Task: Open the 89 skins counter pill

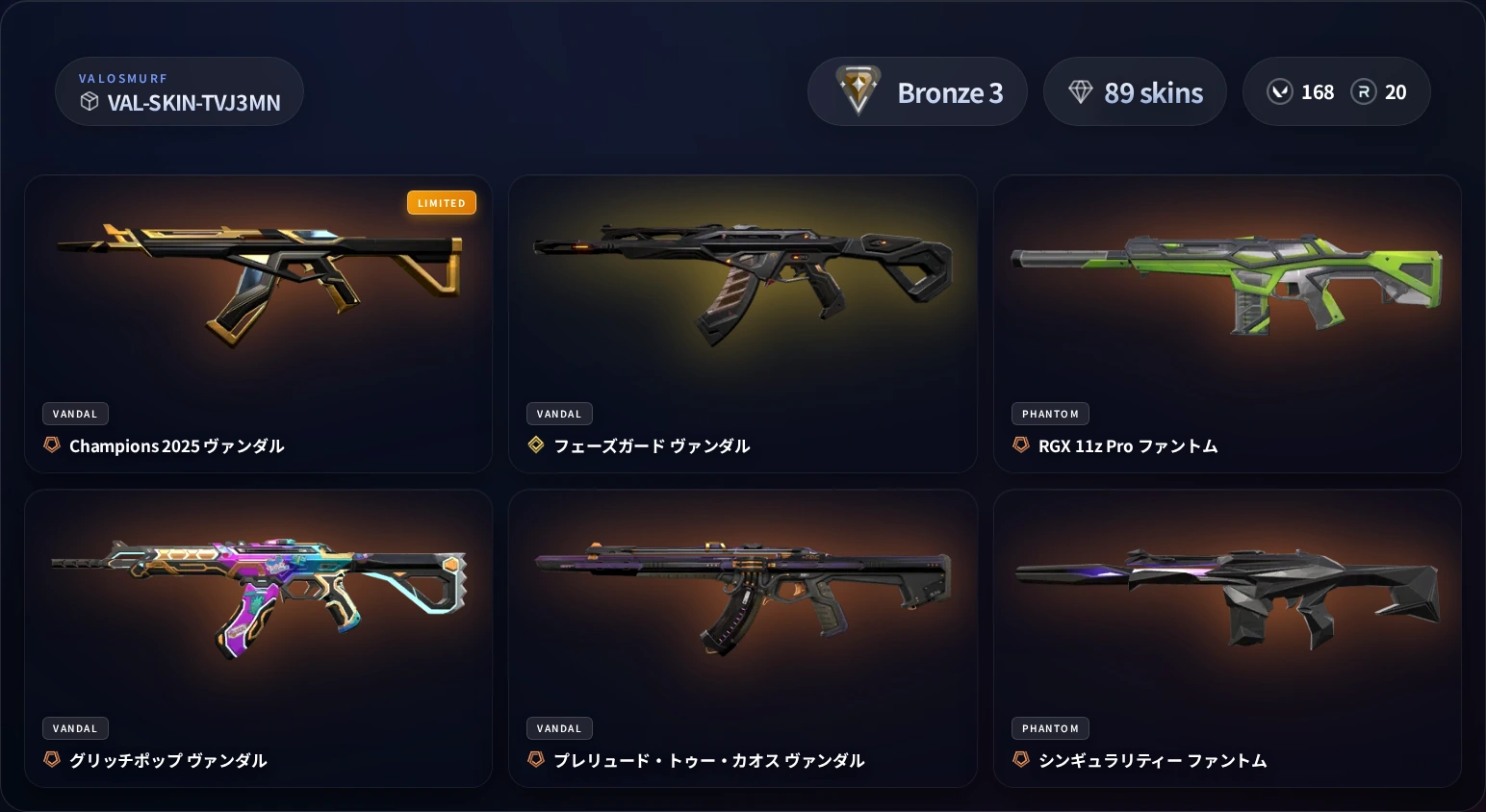Action: pos(1136,91)
